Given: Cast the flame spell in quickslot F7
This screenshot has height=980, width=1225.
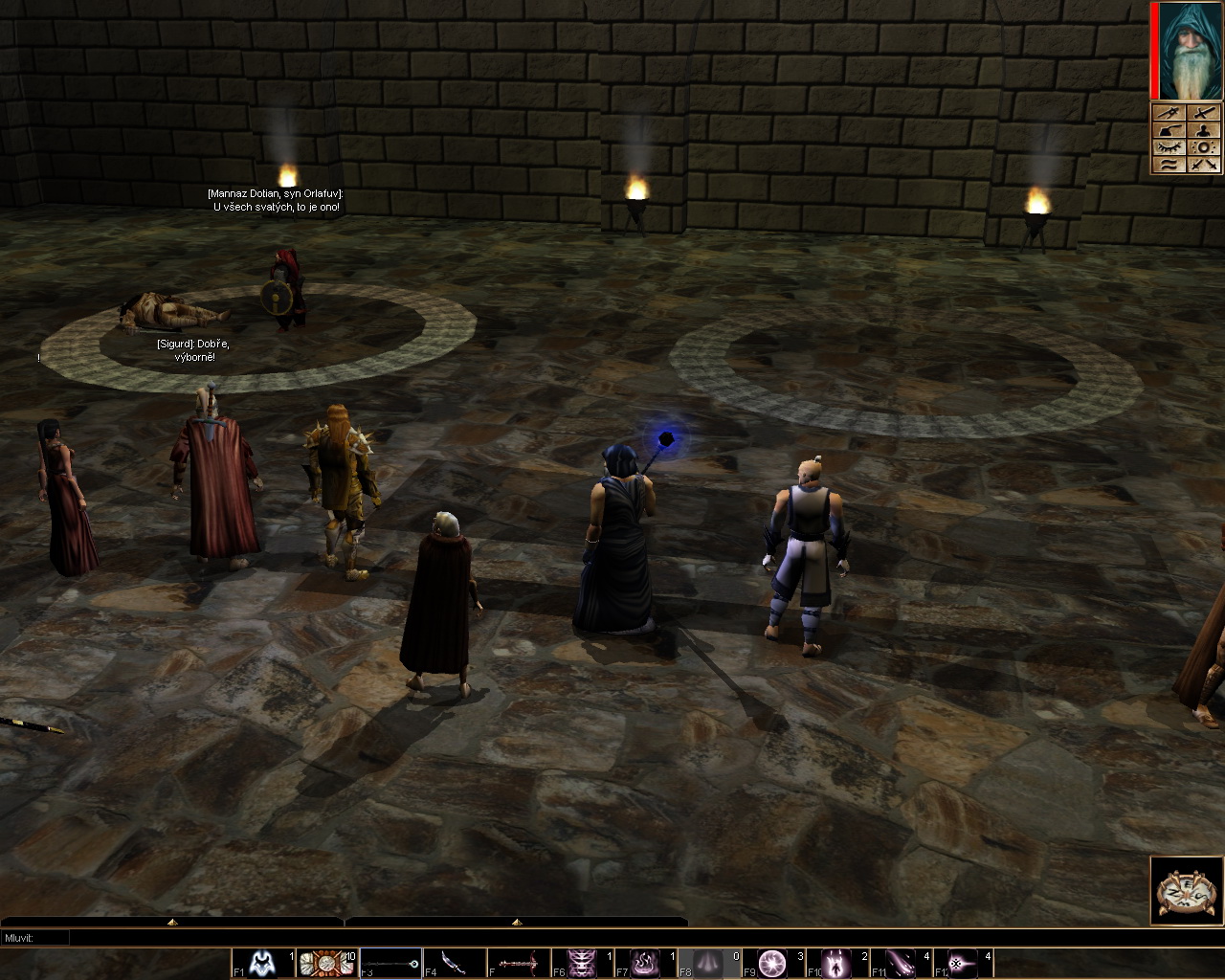Looking at the screenshot, I should click(x=647, y=963).
